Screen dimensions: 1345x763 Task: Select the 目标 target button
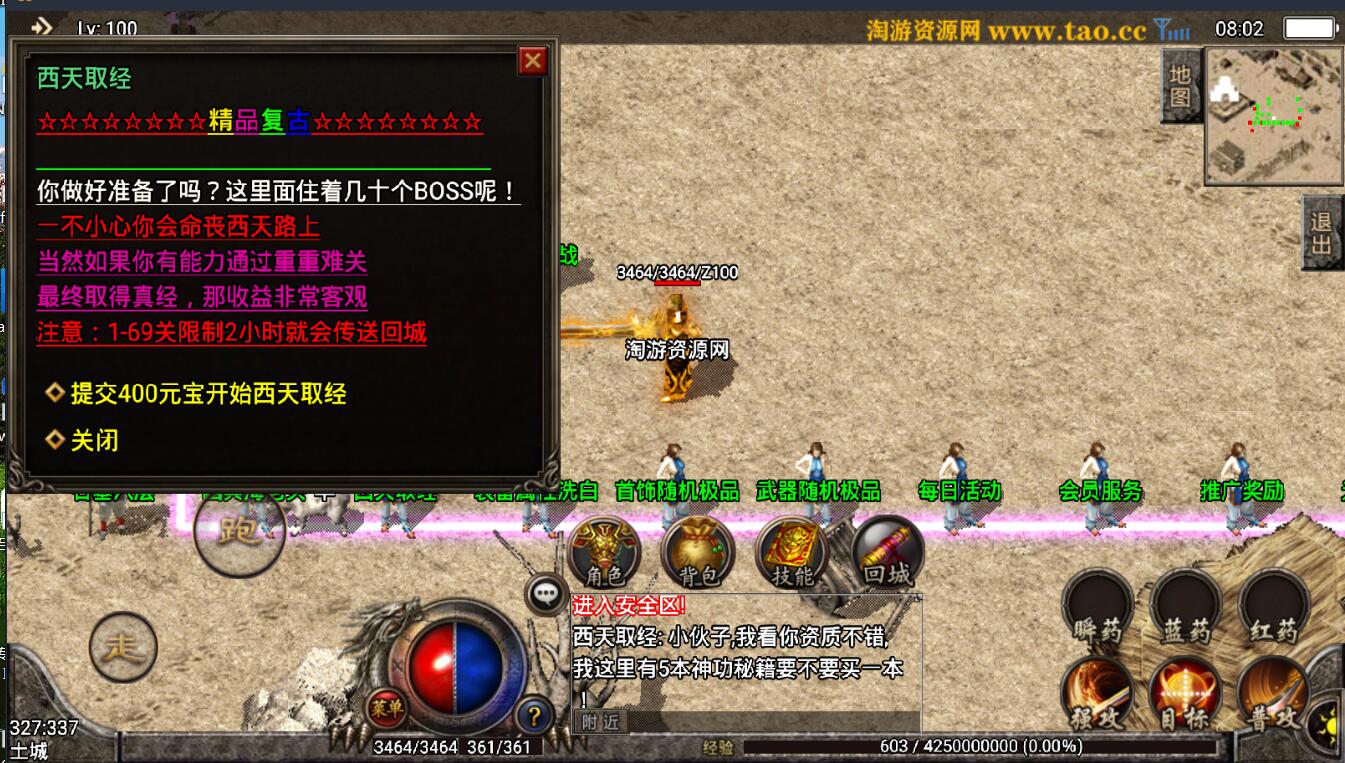(x=1185, y=694)
